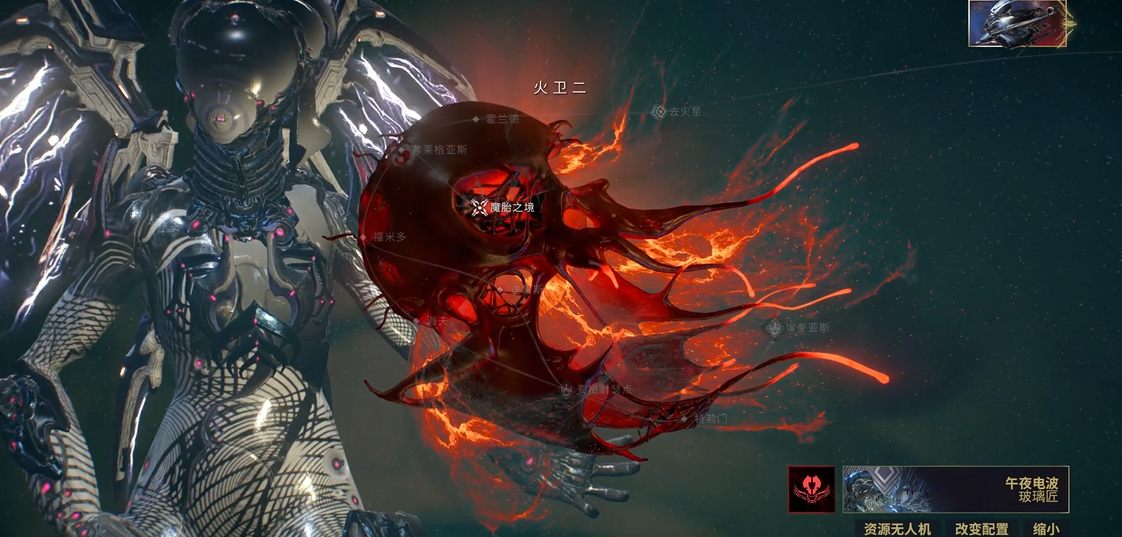
Task: Click the 改变配置 change loadout button
Action: click(981, 528)
